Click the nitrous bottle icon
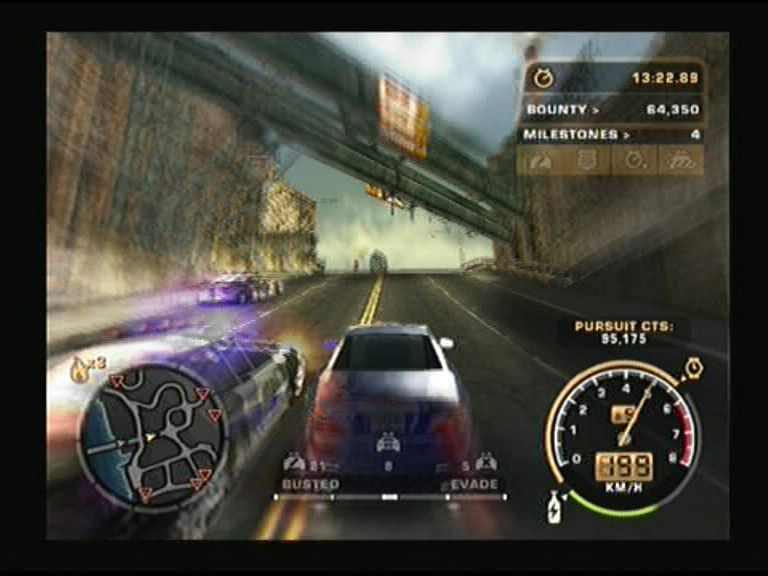The image size is (768, 576). [555, 507]
